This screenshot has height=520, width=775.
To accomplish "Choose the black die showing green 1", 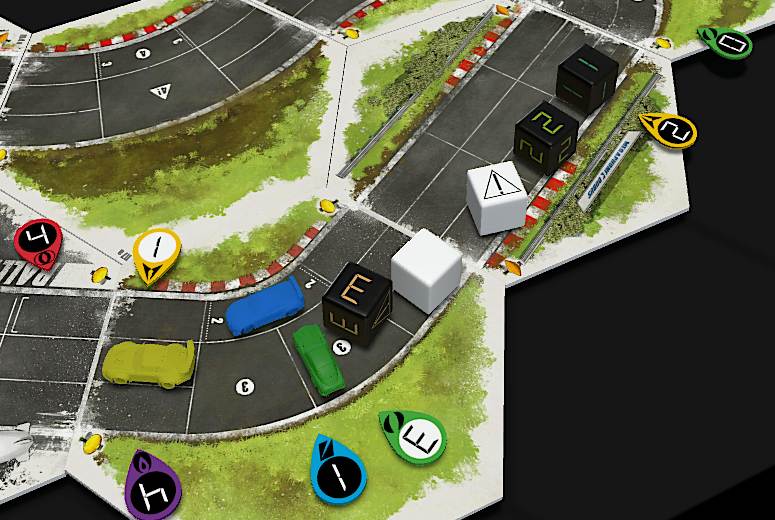I will coord(588,77).
